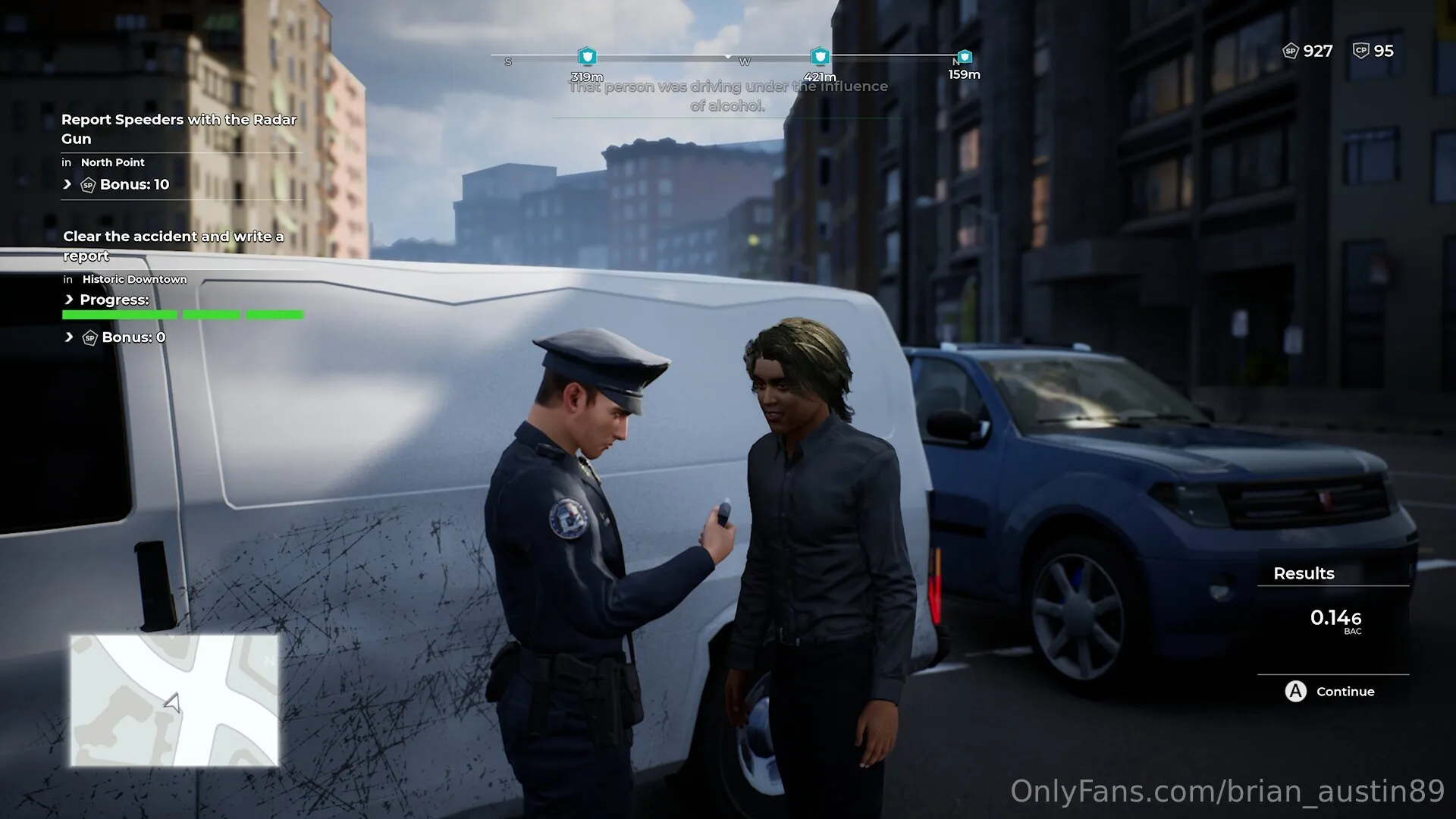This screenshot has width=1456, height=819.
Task: Click the 159m compass waypoint marker
Action: (x=965, y=57)
